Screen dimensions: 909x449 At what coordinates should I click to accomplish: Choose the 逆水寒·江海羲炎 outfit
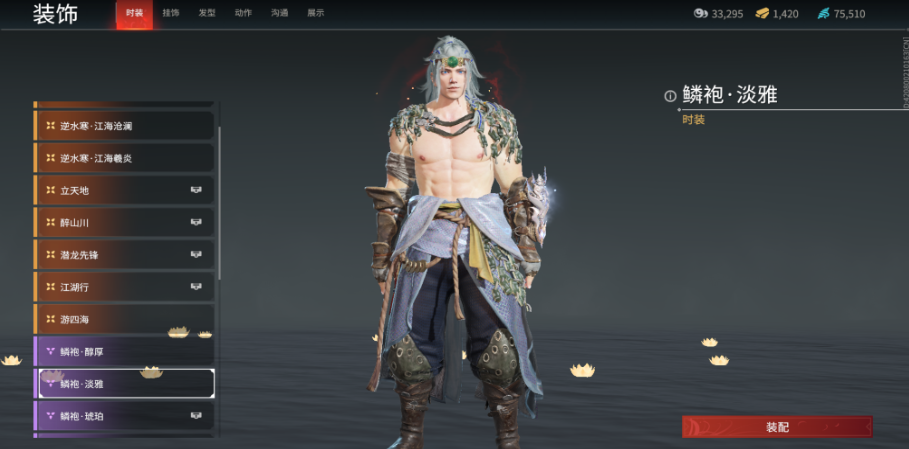[x=124, y=158]
